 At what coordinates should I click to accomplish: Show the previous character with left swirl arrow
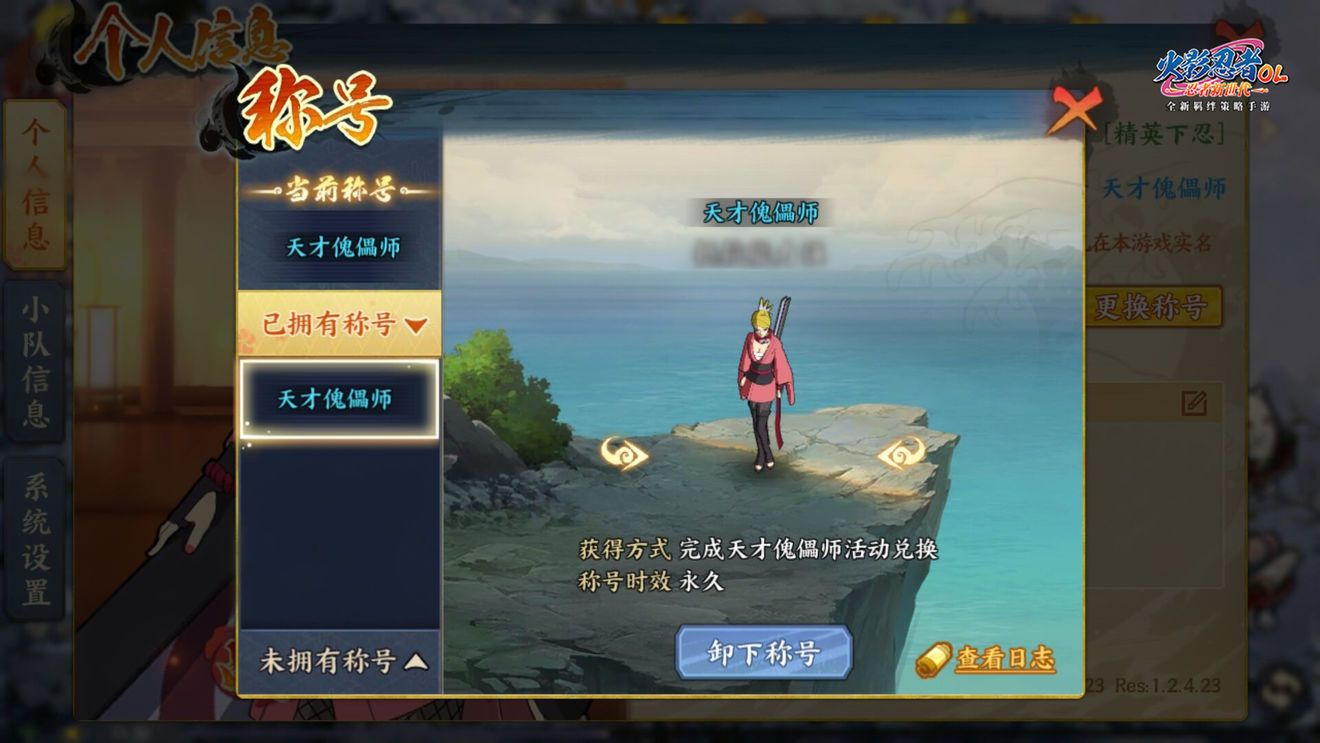(x=624, y=454)
